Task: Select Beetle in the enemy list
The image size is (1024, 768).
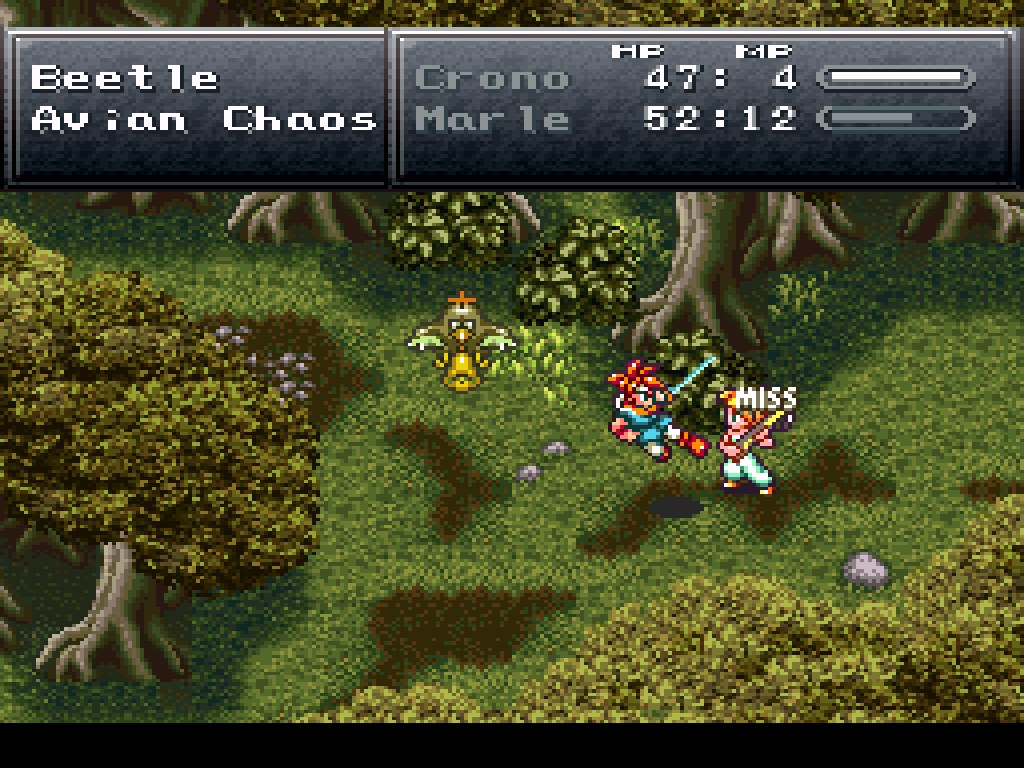Action: point(124,78)
